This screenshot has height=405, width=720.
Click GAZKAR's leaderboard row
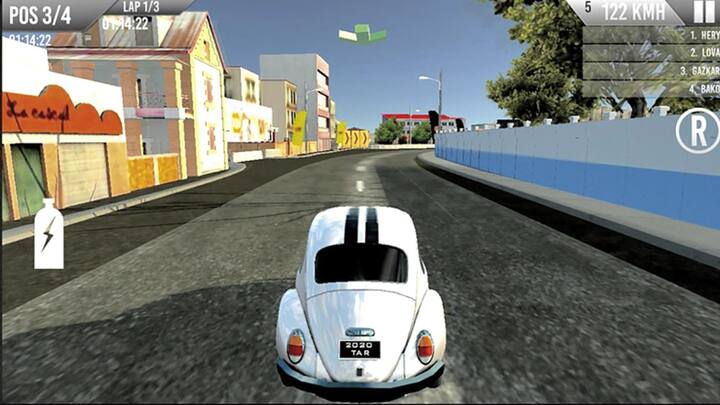pos(651,71)
